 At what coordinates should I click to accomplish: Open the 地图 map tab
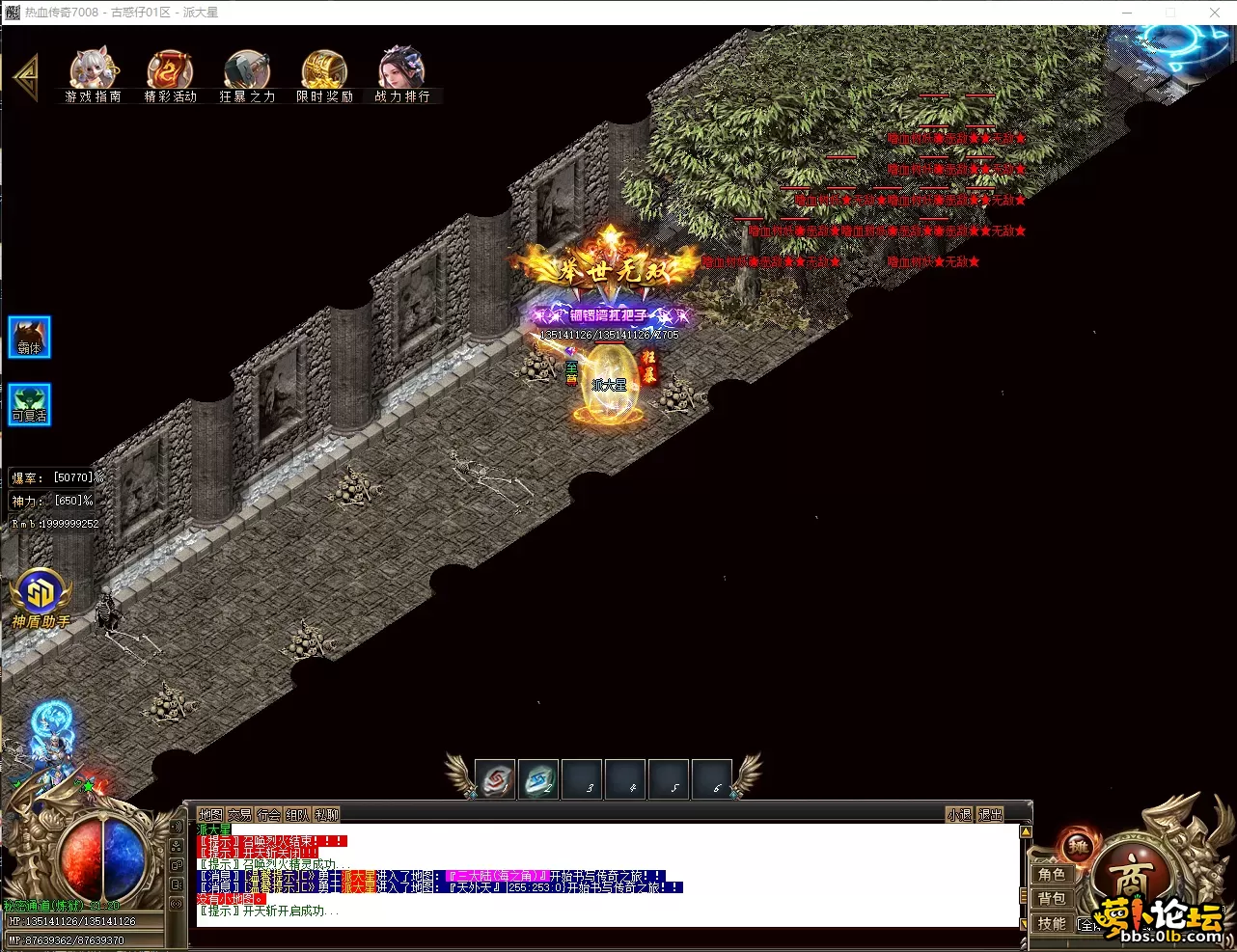click(210, 815)
